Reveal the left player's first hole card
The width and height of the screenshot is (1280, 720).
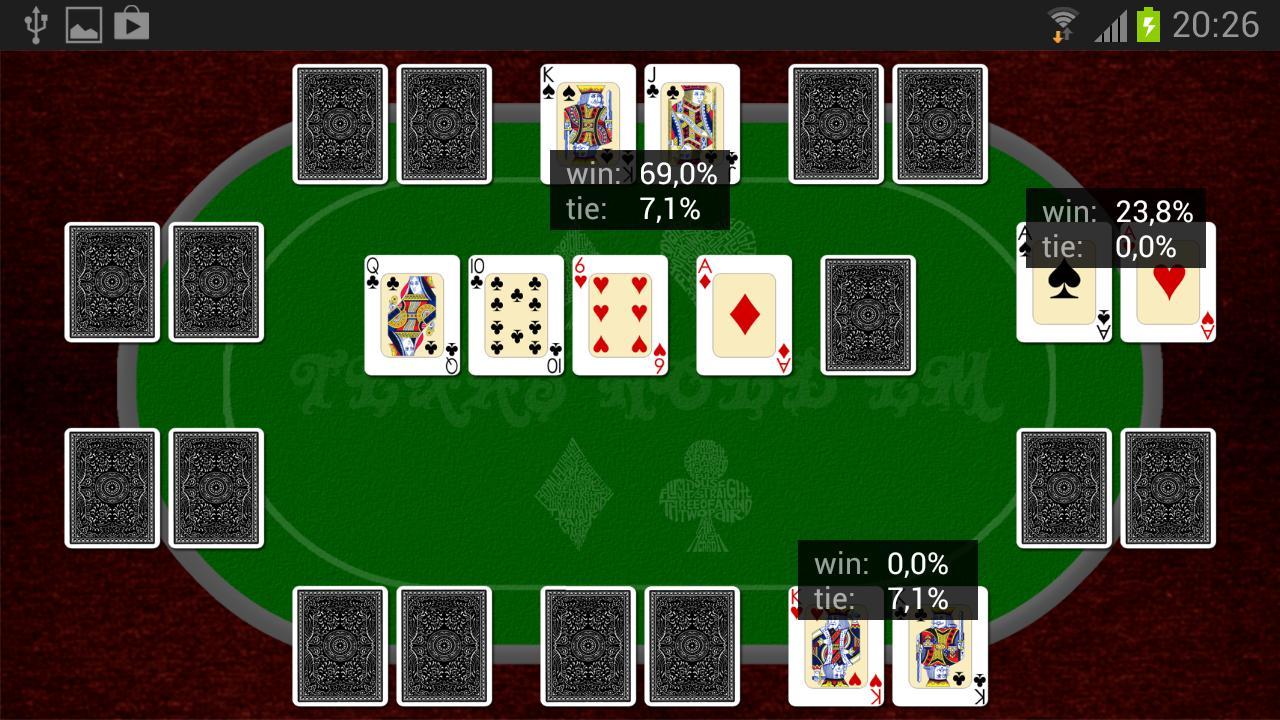point(112,281)
